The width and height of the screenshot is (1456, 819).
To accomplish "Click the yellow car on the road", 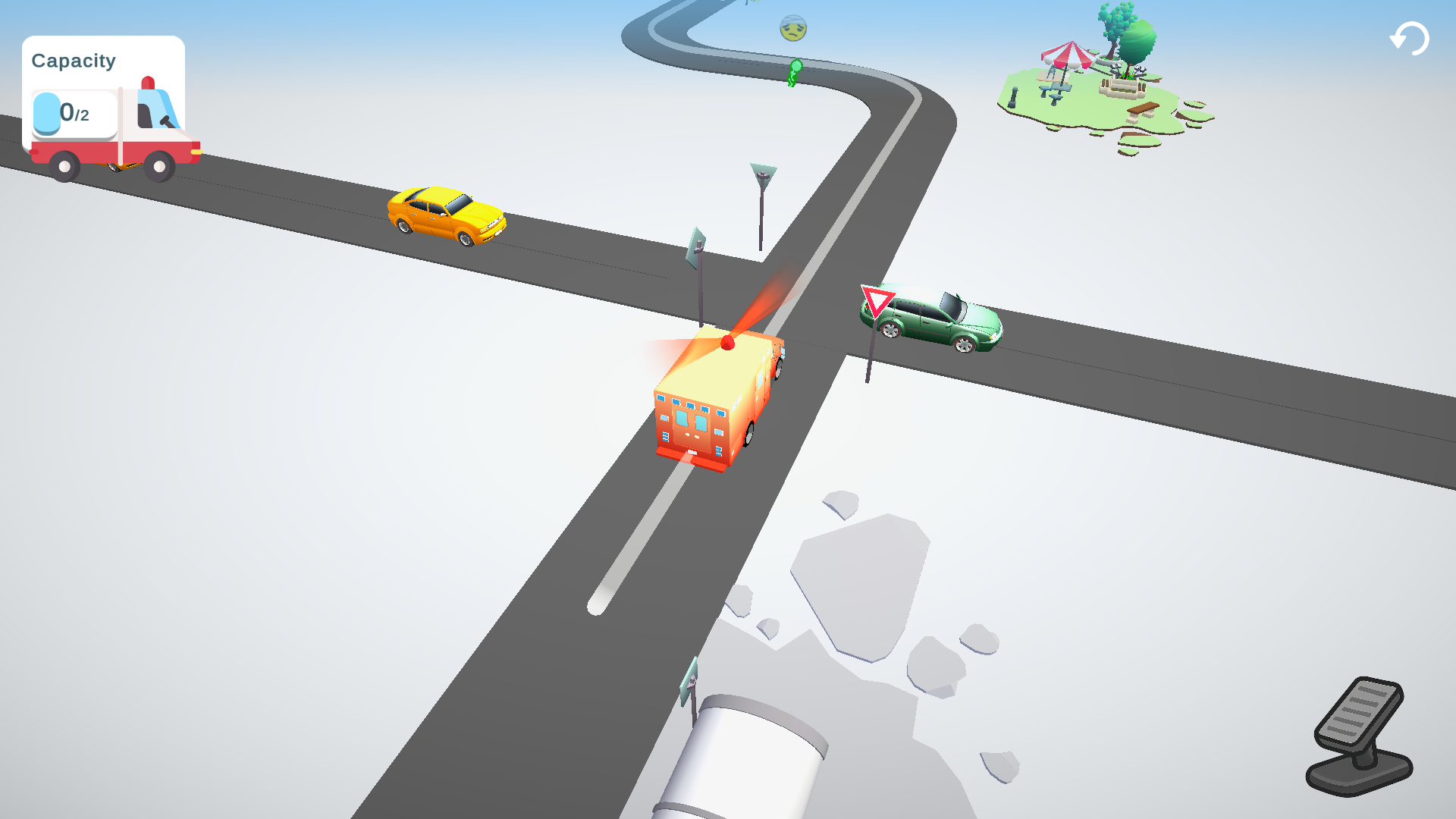I will point(447,216).
